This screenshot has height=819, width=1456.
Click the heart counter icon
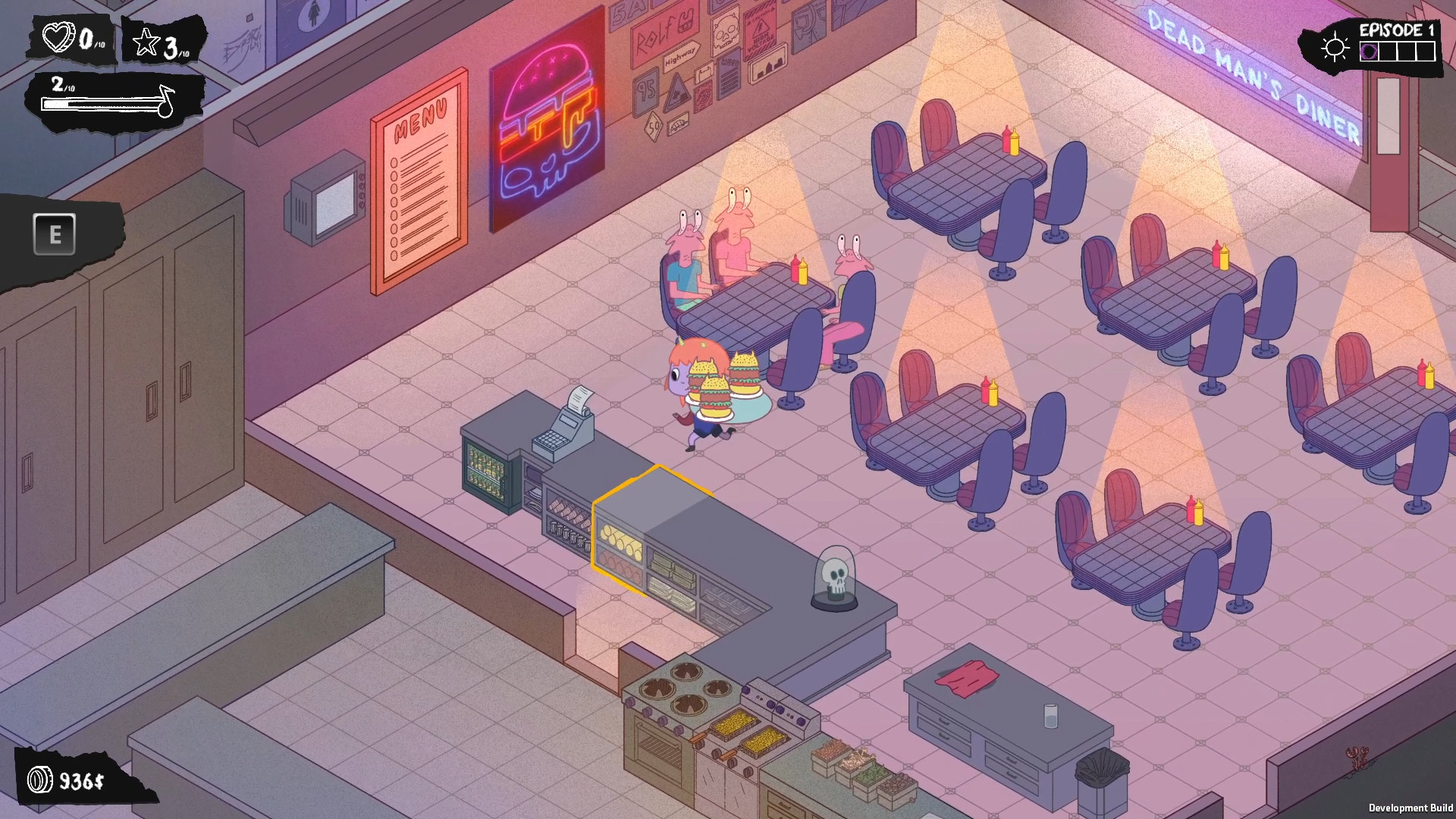pos(58,38)
